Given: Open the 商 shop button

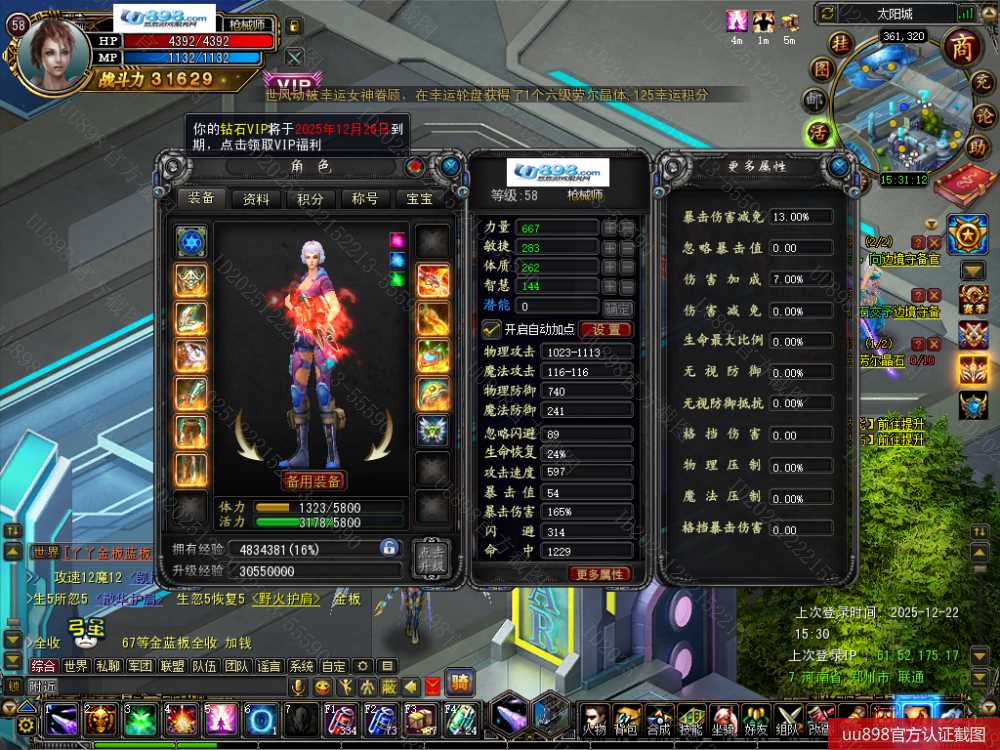Looking at the screenshot, I should pos(962,47).
